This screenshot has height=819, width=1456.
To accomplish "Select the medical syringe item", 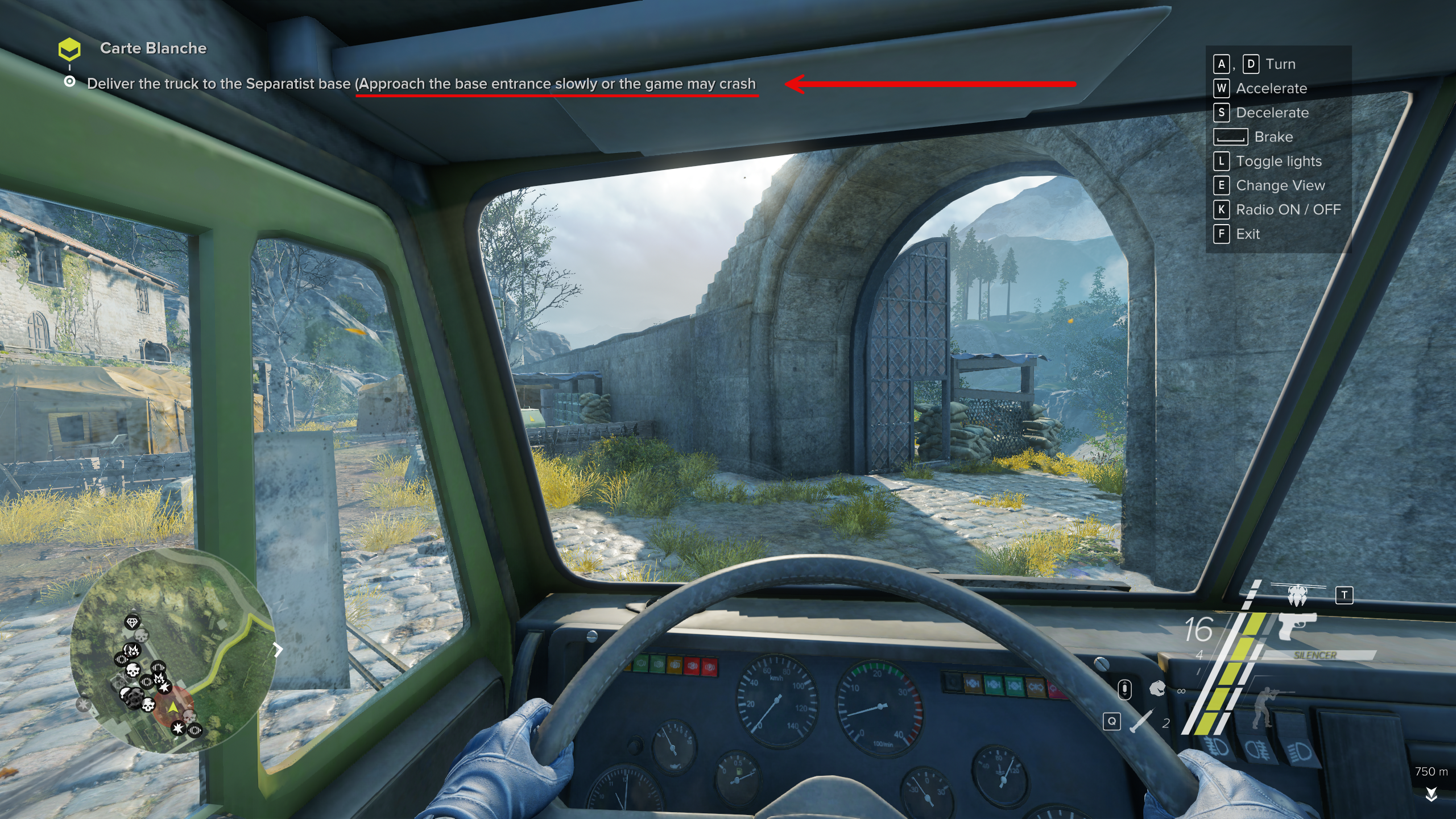I will [1141, 721].
